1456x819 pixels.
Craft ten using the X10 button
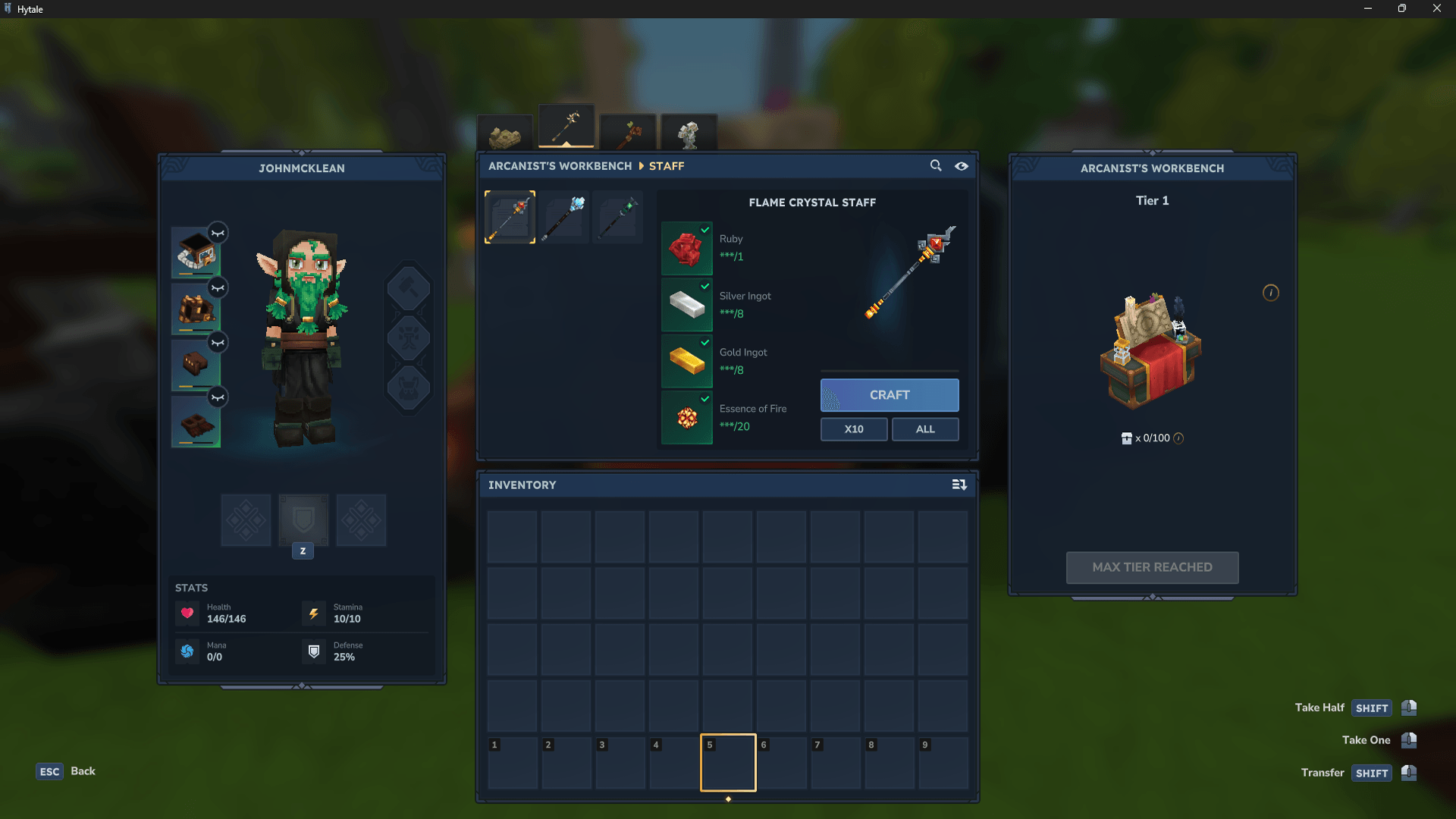tap(853, 429)
